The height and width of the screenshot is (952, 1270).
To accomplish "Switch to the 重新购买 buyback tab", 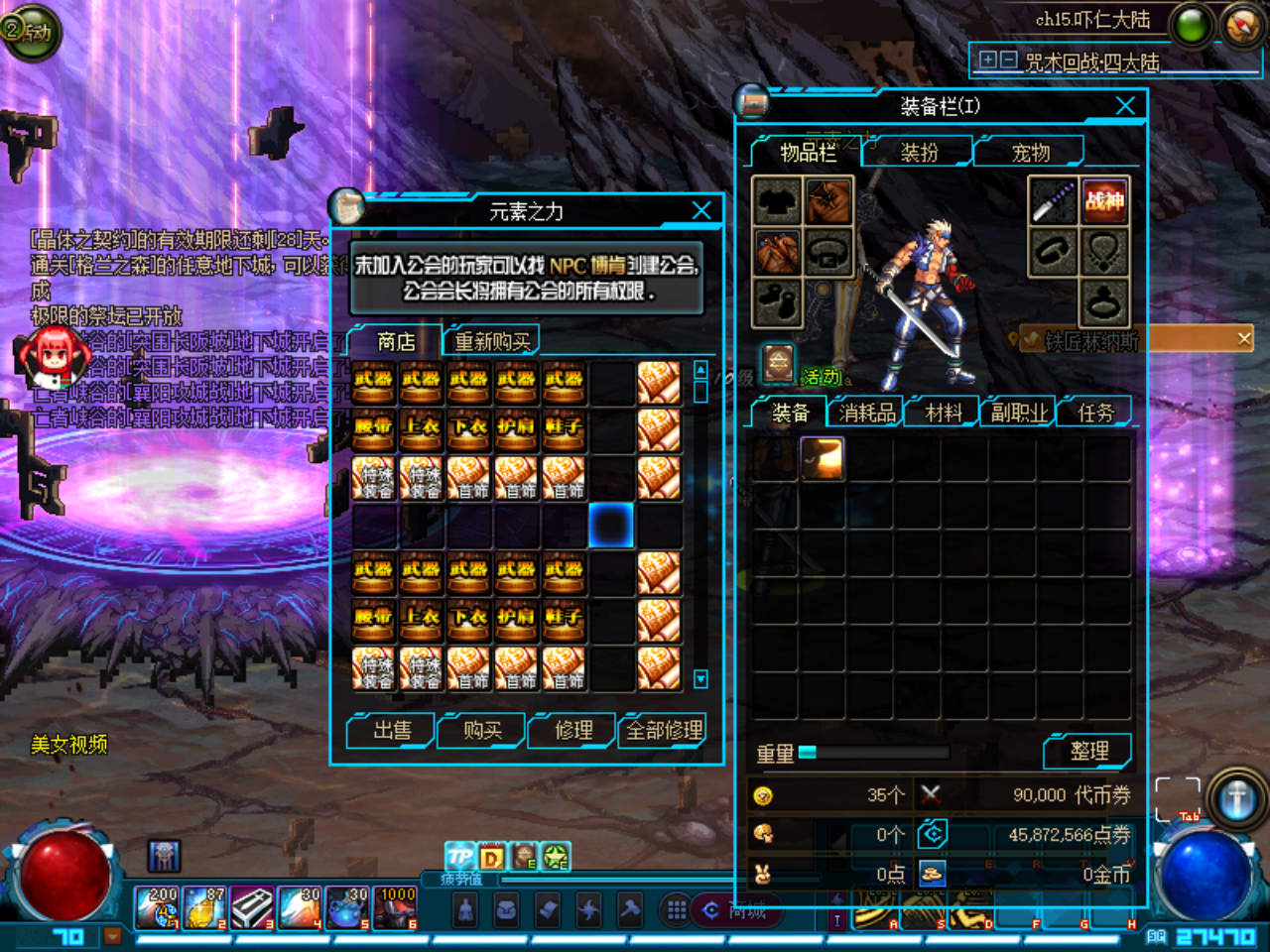I will [x=492, y=341].
